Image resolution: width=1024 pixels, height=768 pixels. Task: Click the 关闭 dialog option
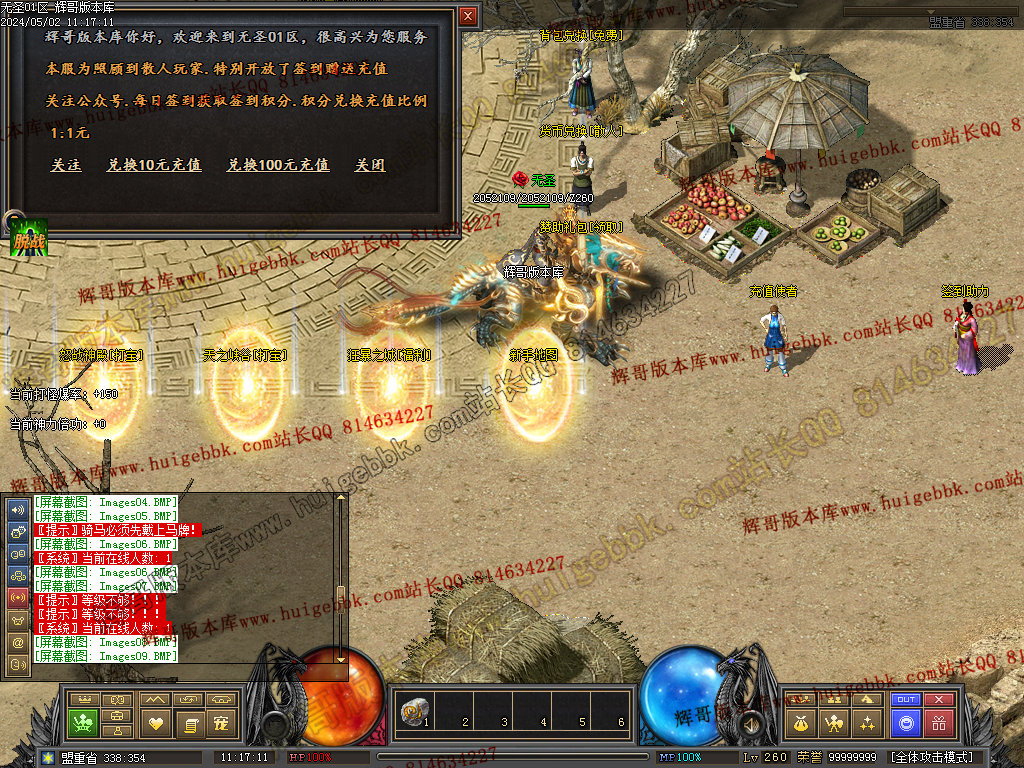pyautogui.click(x=370, y=165)
